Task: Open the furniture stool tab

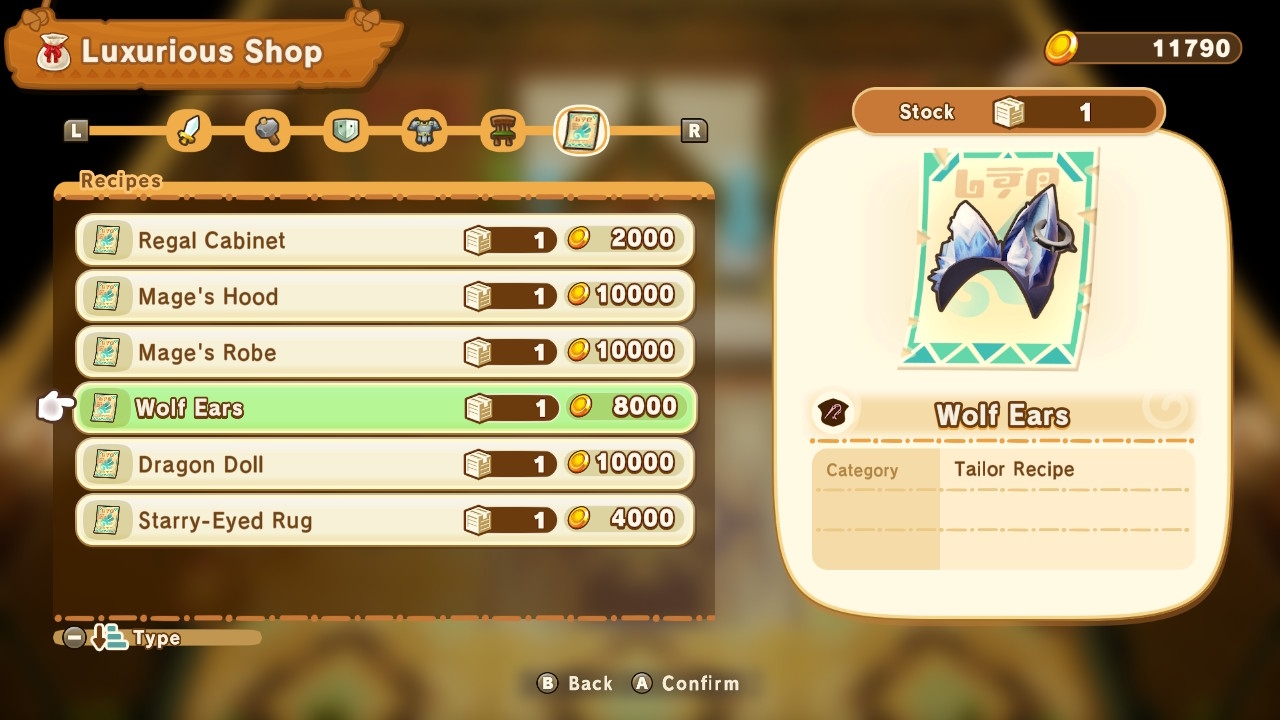Action: pos(502,131)
